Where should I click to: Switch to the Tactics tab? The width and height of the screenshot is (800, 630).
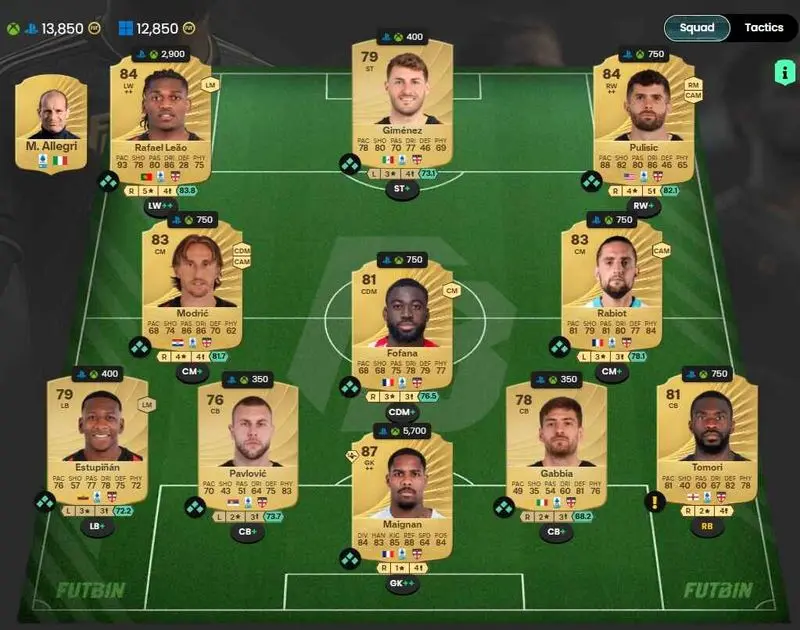pyautogui.click(x=763, y=28)
